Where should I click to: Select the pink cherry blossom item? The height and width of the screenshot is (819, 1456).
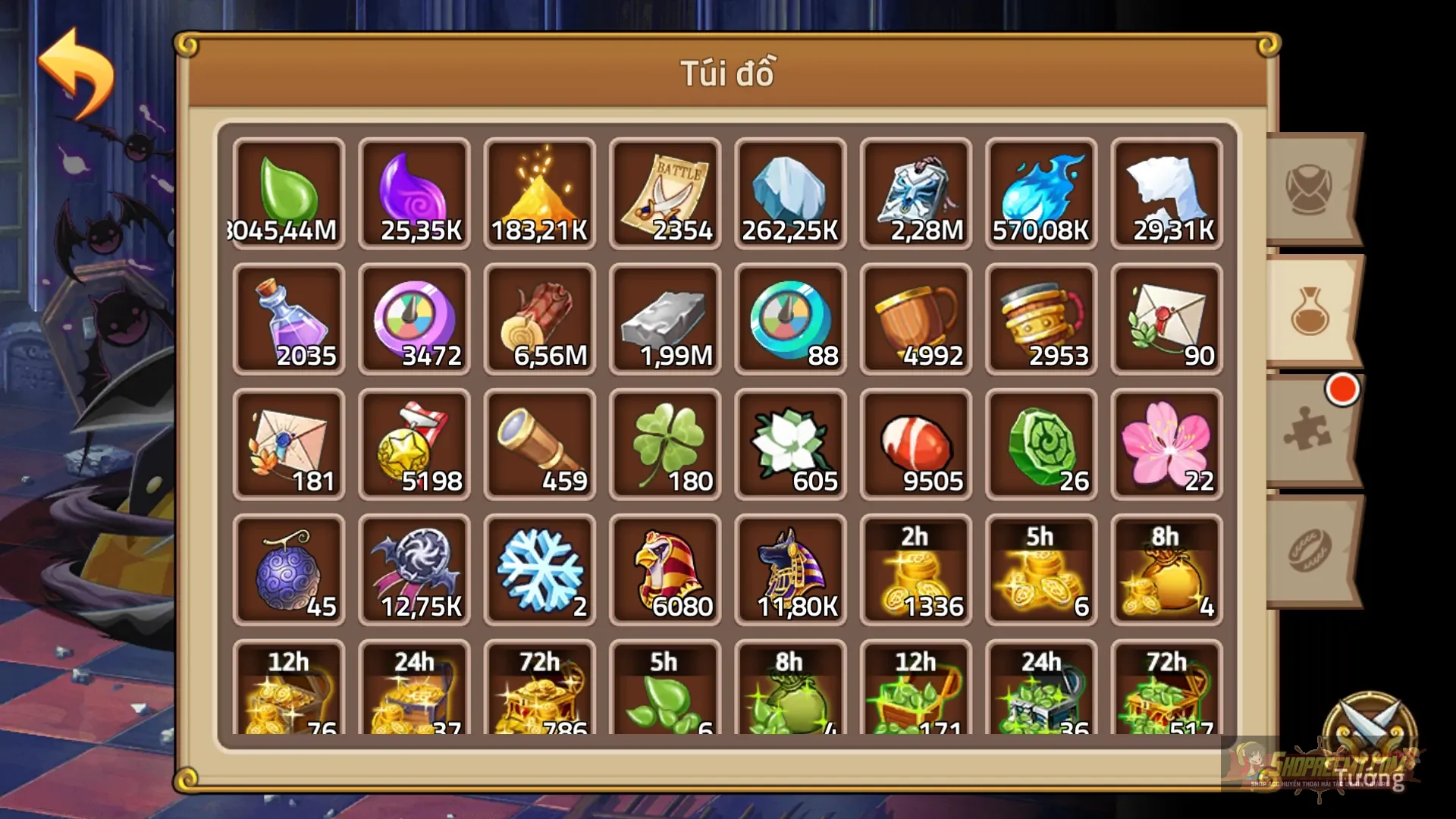click(x=1167, y=444)
